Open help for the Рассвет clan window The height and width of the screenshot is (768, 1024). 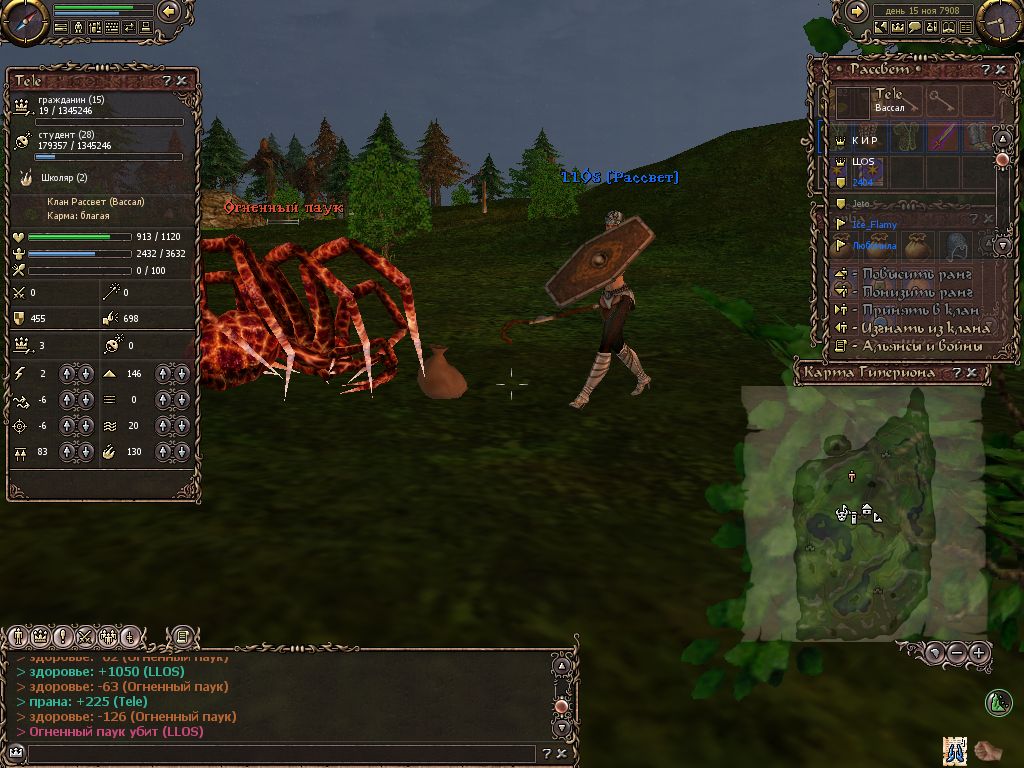point(985,70)
